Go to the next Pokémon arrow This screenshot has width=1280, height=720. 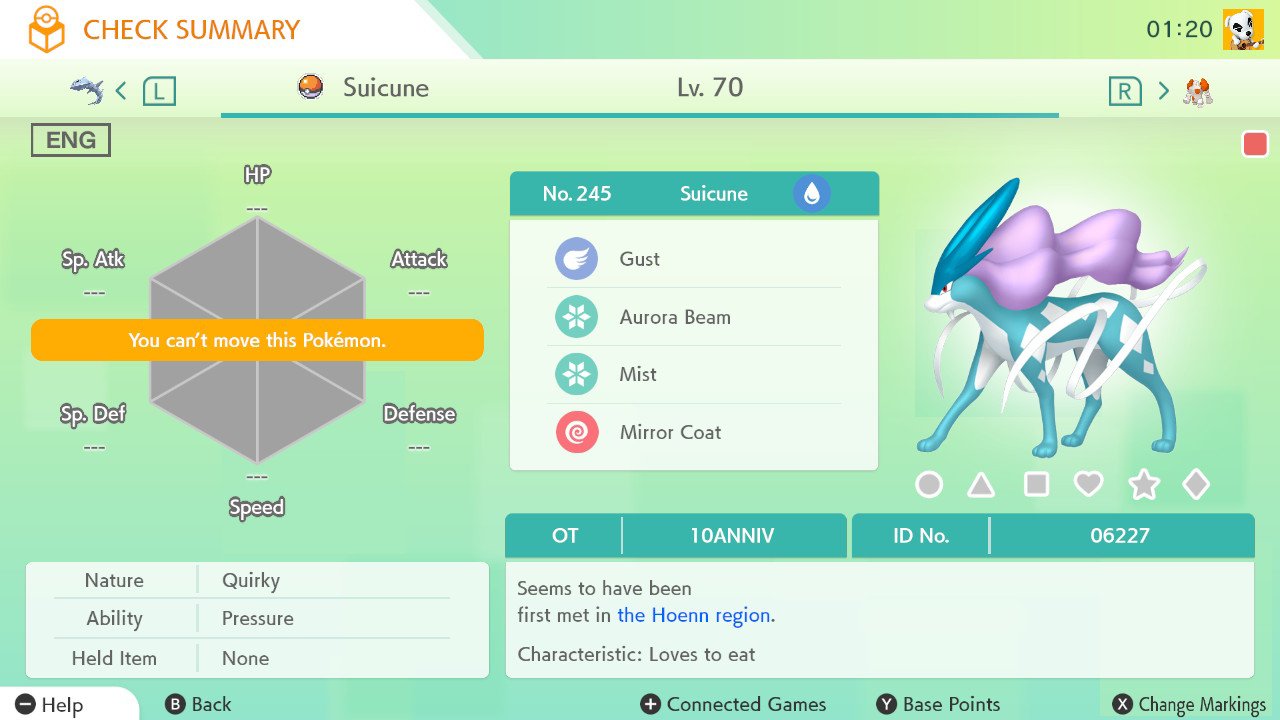pyautogui.click(x=1163, y=91)
